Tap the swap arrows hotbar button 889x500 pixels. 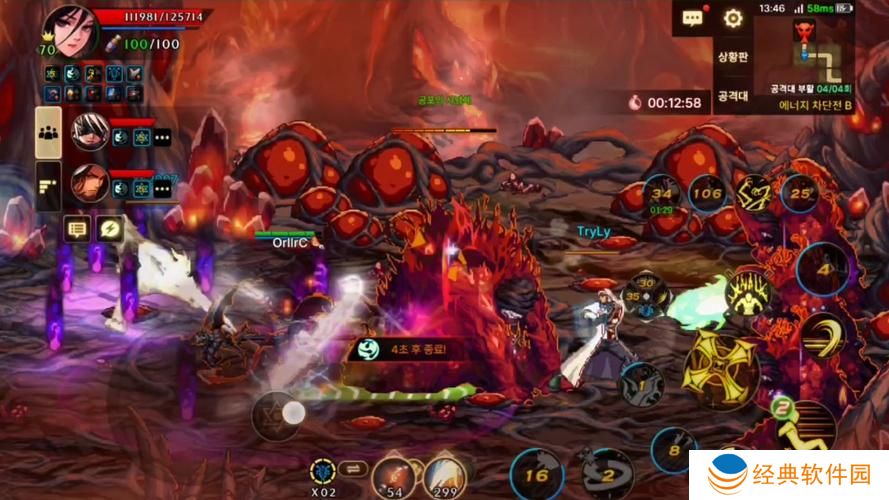point(352,467)
